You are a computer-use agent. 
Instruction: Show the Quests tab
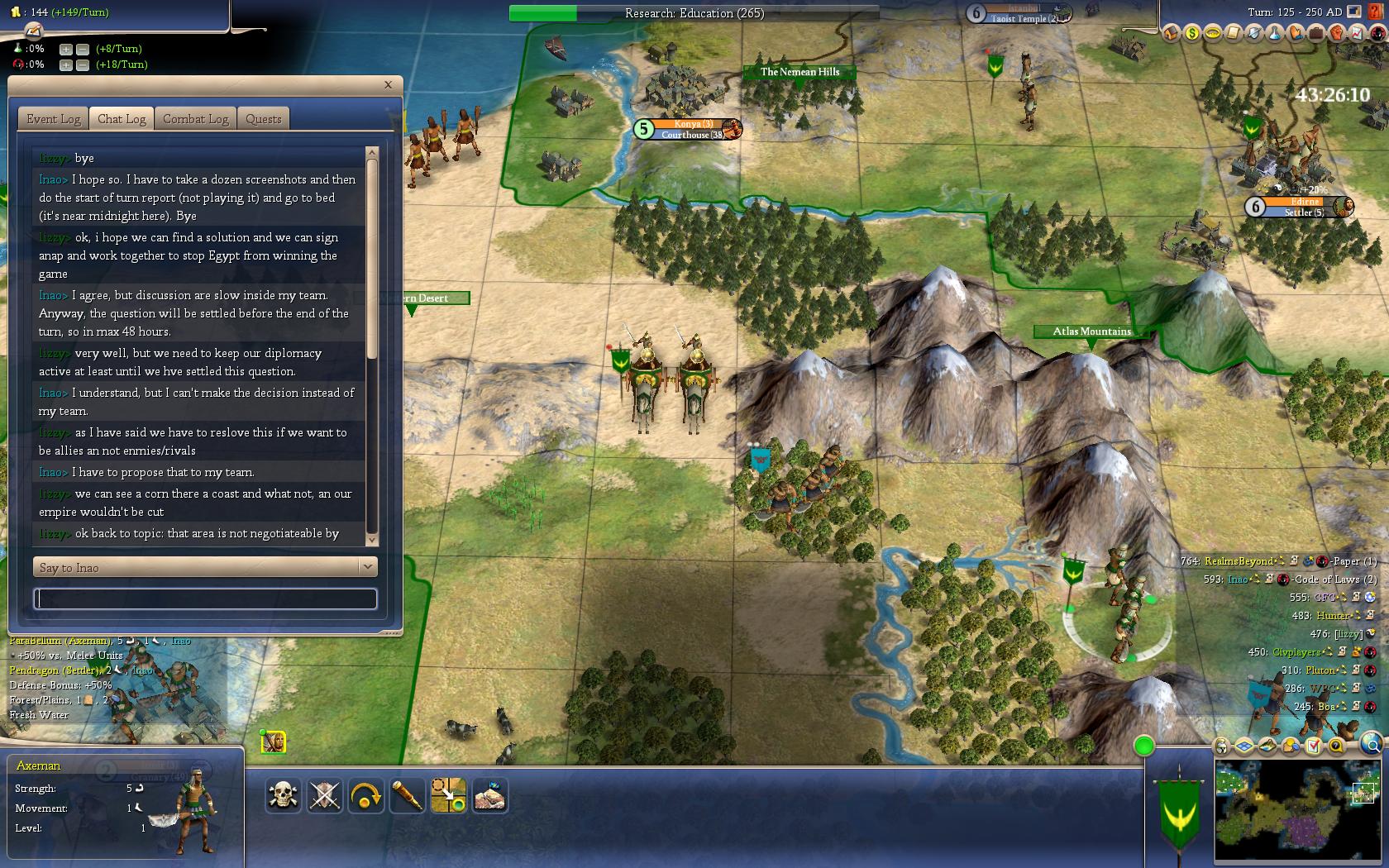coord(264,119)
